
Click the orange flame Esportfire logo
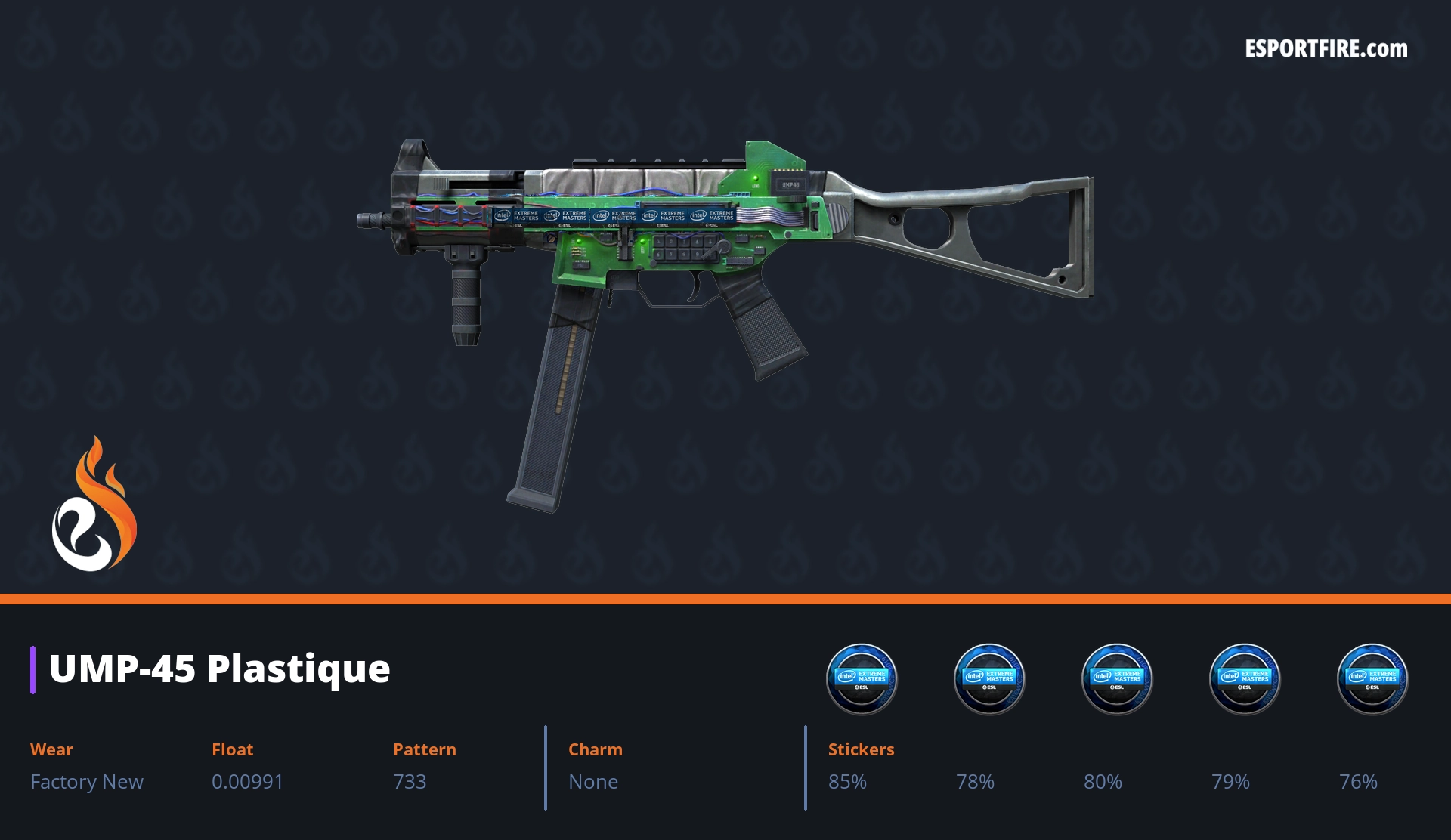pos(94,505)
